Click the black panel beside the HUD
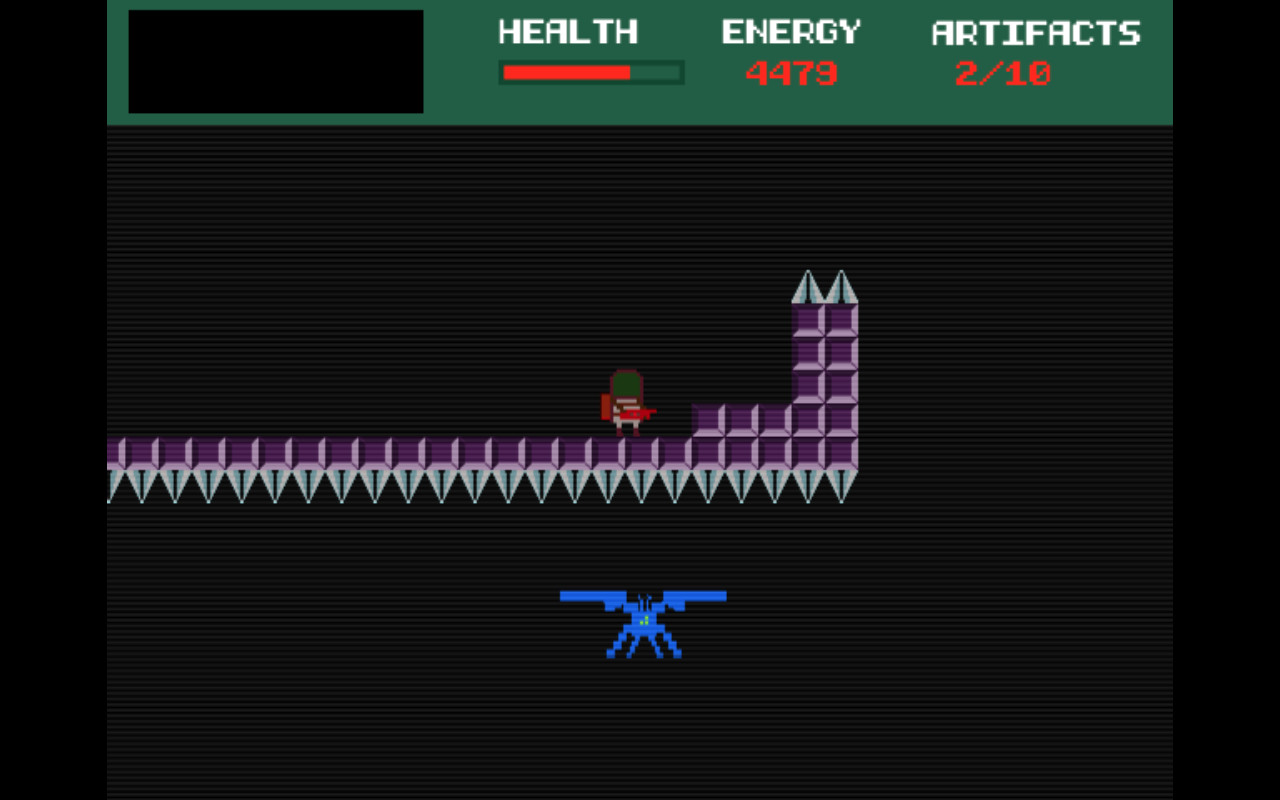Viewport: 1280px width, 800px height. 275,60
